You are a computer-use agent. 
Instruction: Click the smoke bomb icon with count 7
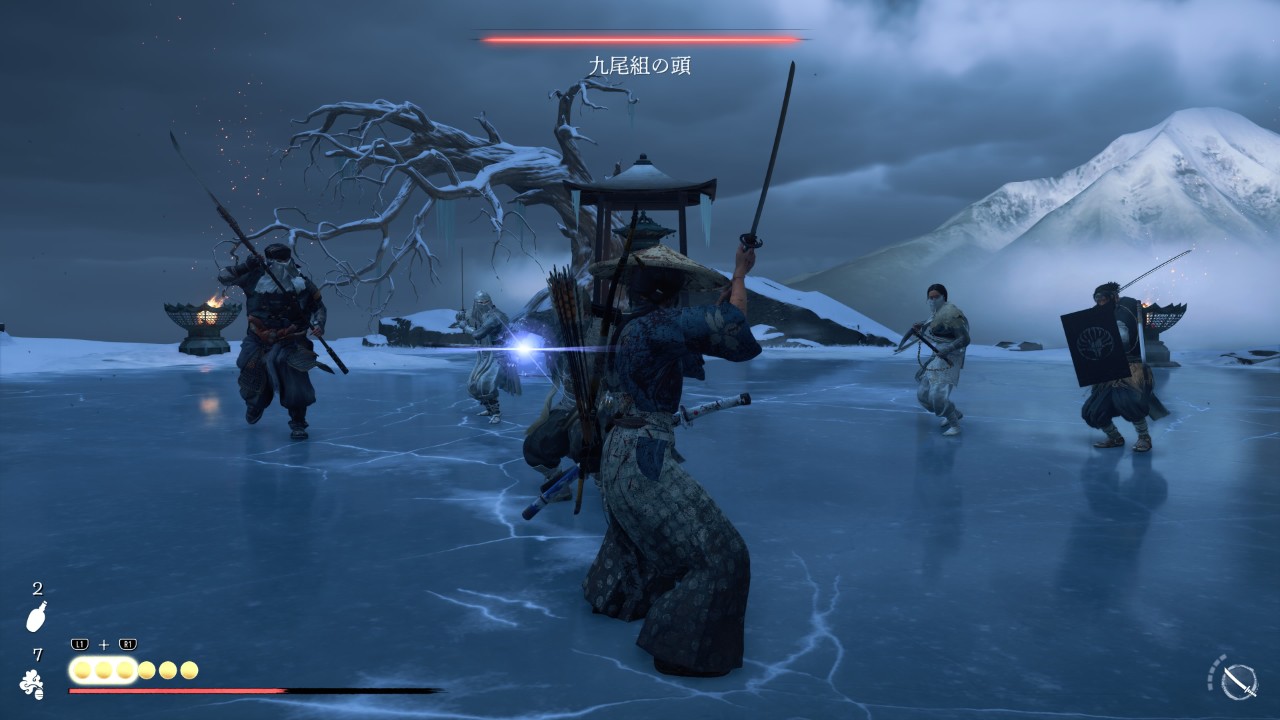pyautogui.click(x=32, y=684)
